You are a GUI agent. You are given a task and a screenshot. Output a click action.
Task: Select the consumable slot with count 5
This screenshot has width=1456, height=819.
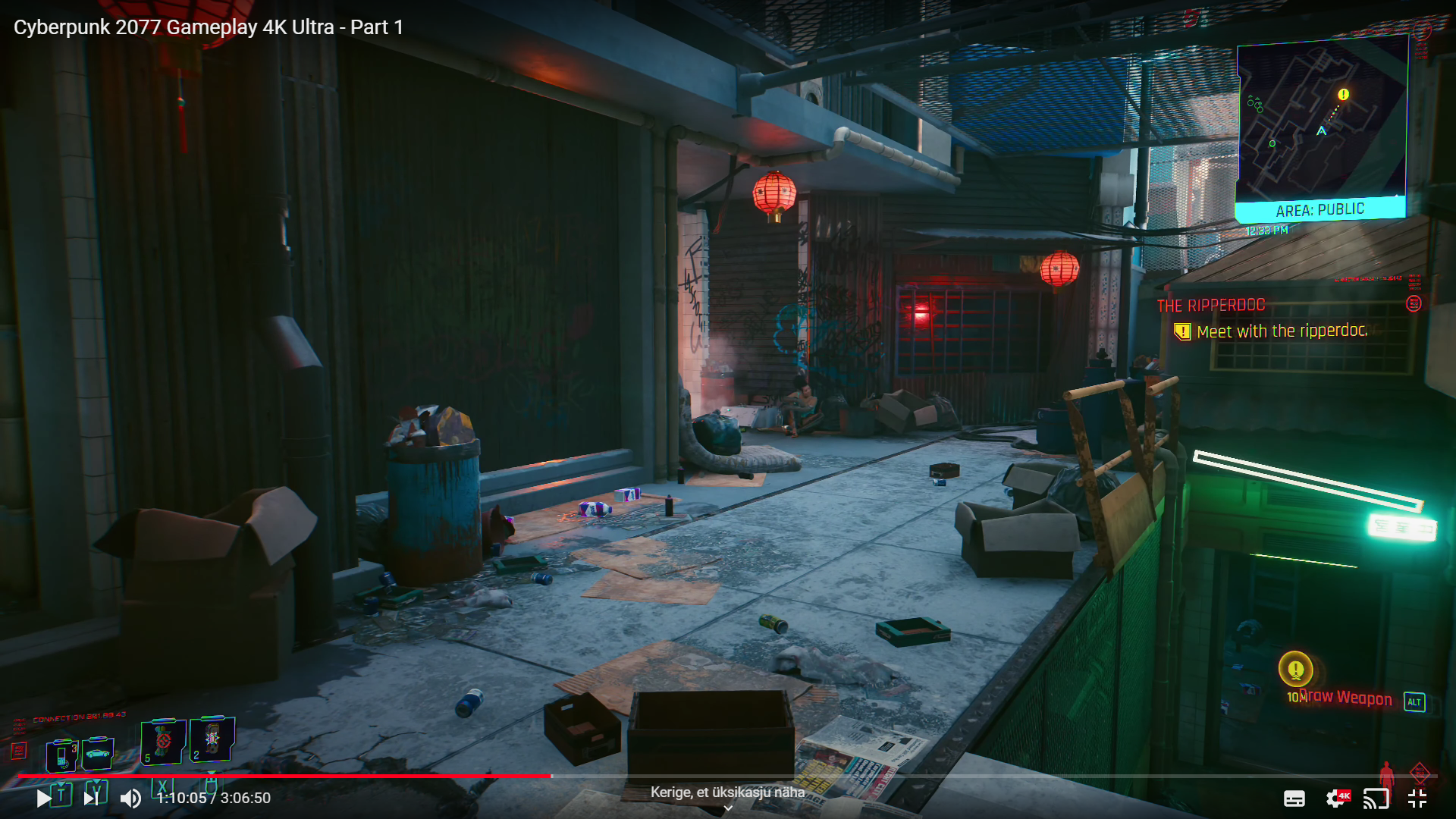[163, 741]
